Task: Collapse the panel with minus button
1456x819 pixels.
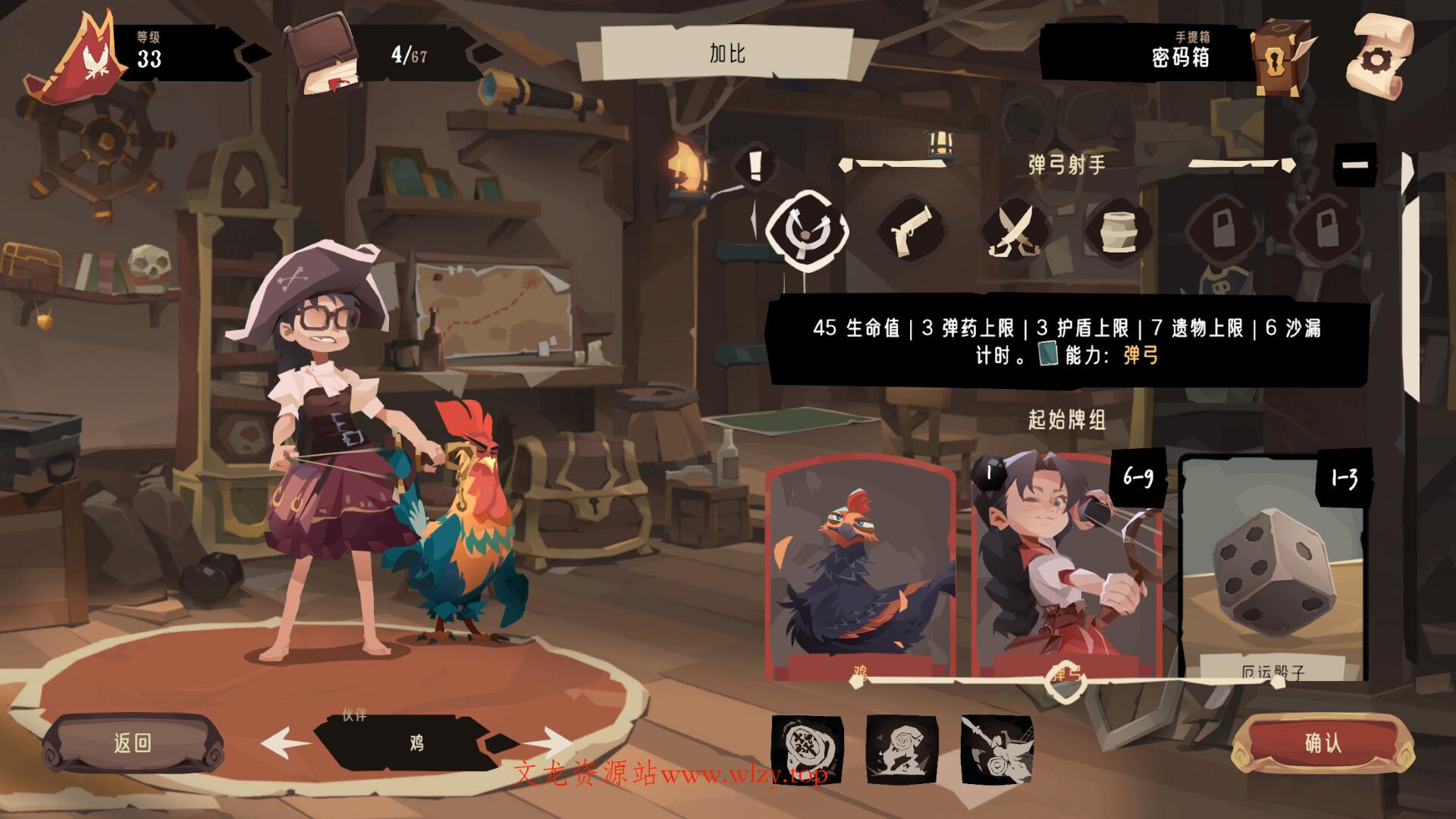Action: click(x=1355, y=165)
